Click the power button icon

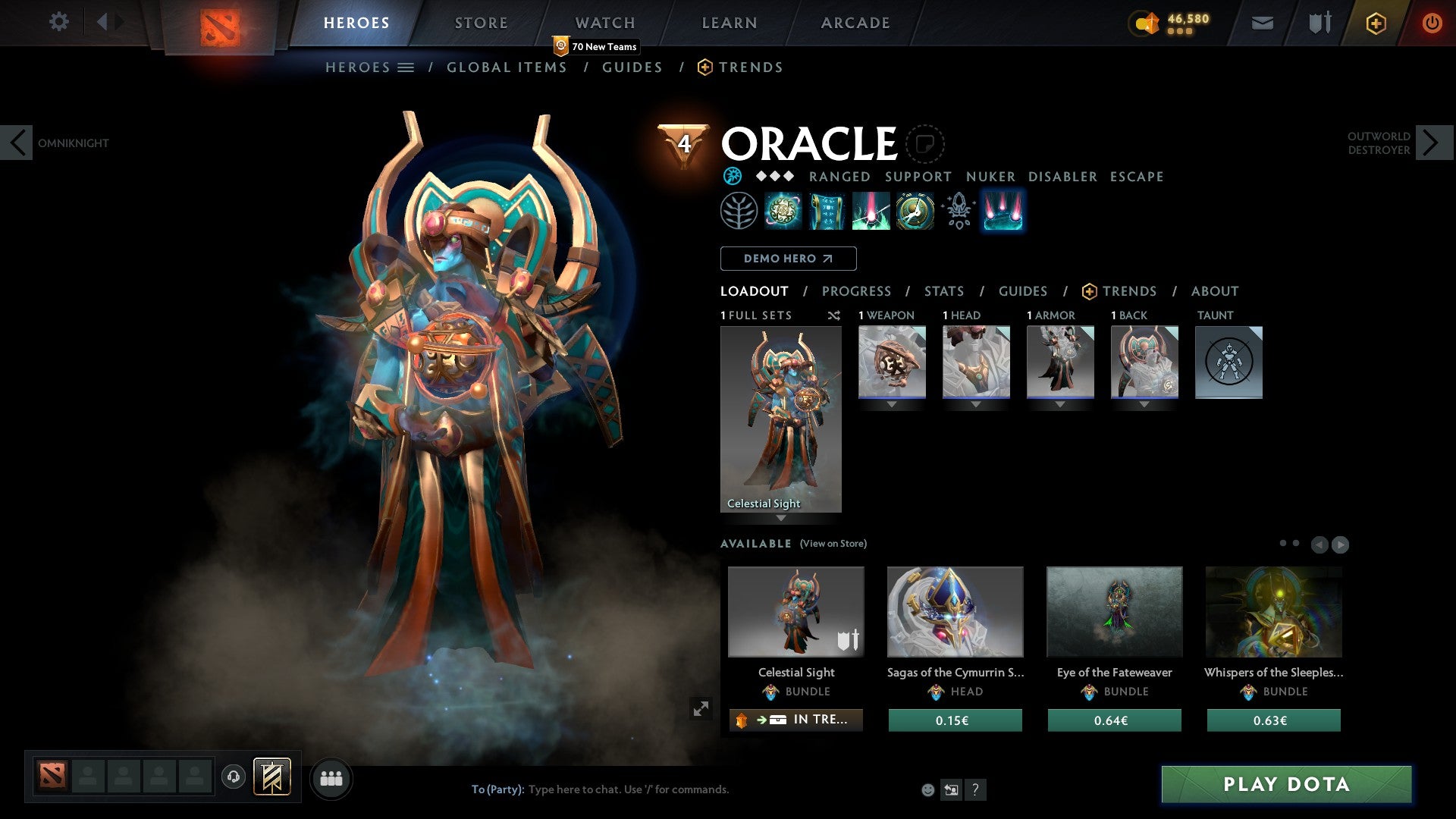(x=1432, y=22)
